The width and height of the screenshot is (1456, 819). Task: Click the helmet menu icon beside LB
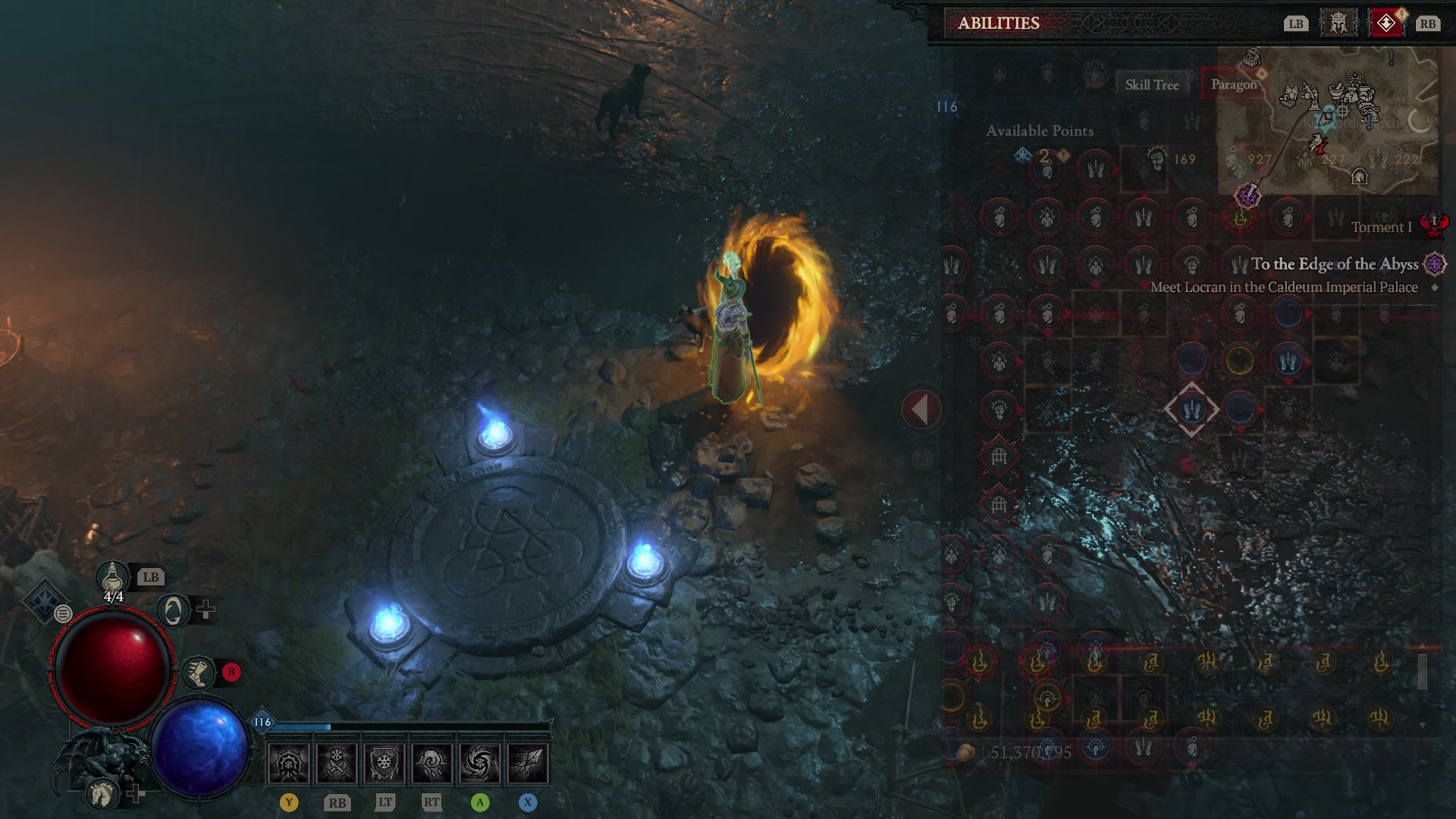pos(1339,23)
